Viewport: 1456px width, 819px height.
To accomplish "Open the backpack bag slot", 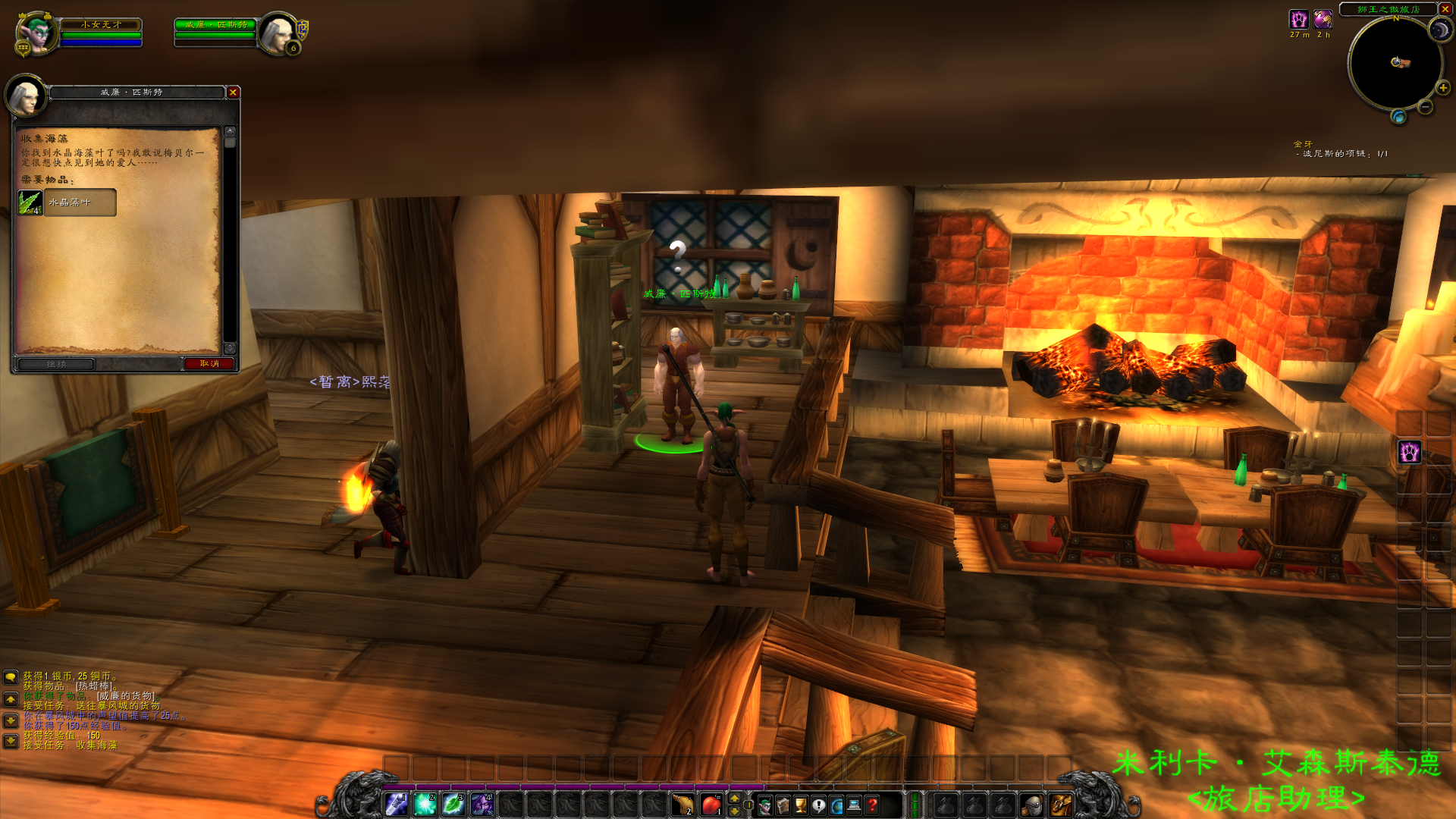I will 1060,805.
